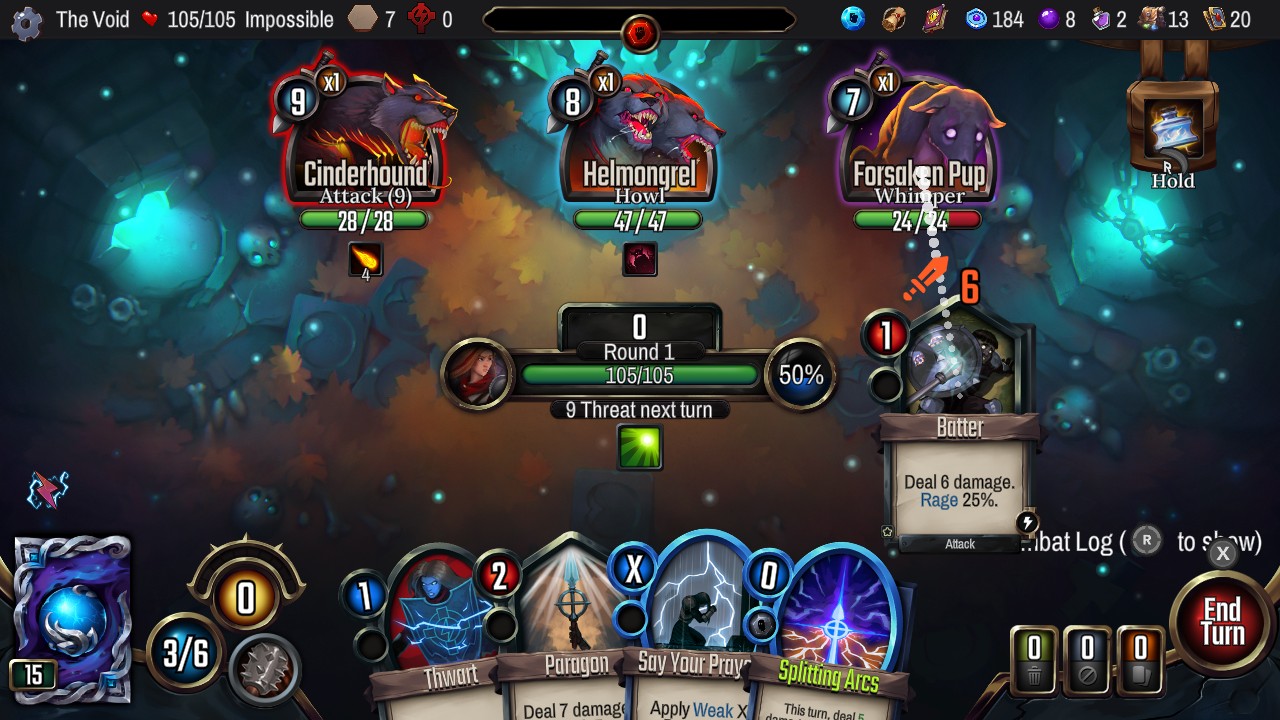The height and width of the screenshot is (720, 1280).
Task: Expand the green threat indicator below Round 1
Action: [x=640, y=448]
